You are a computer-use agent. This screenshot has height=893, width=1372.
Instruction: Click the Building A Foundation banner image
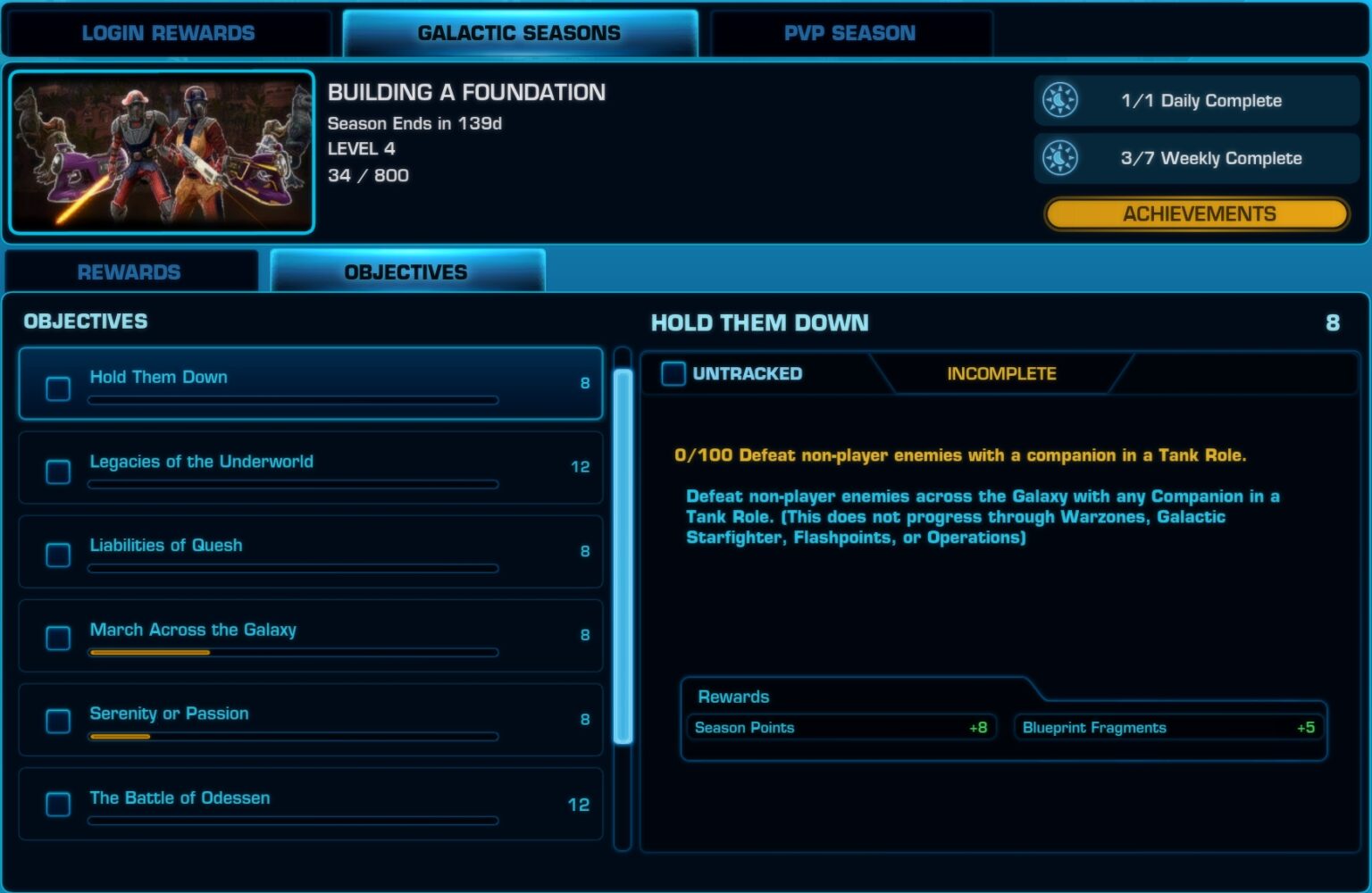click(162, 150)
